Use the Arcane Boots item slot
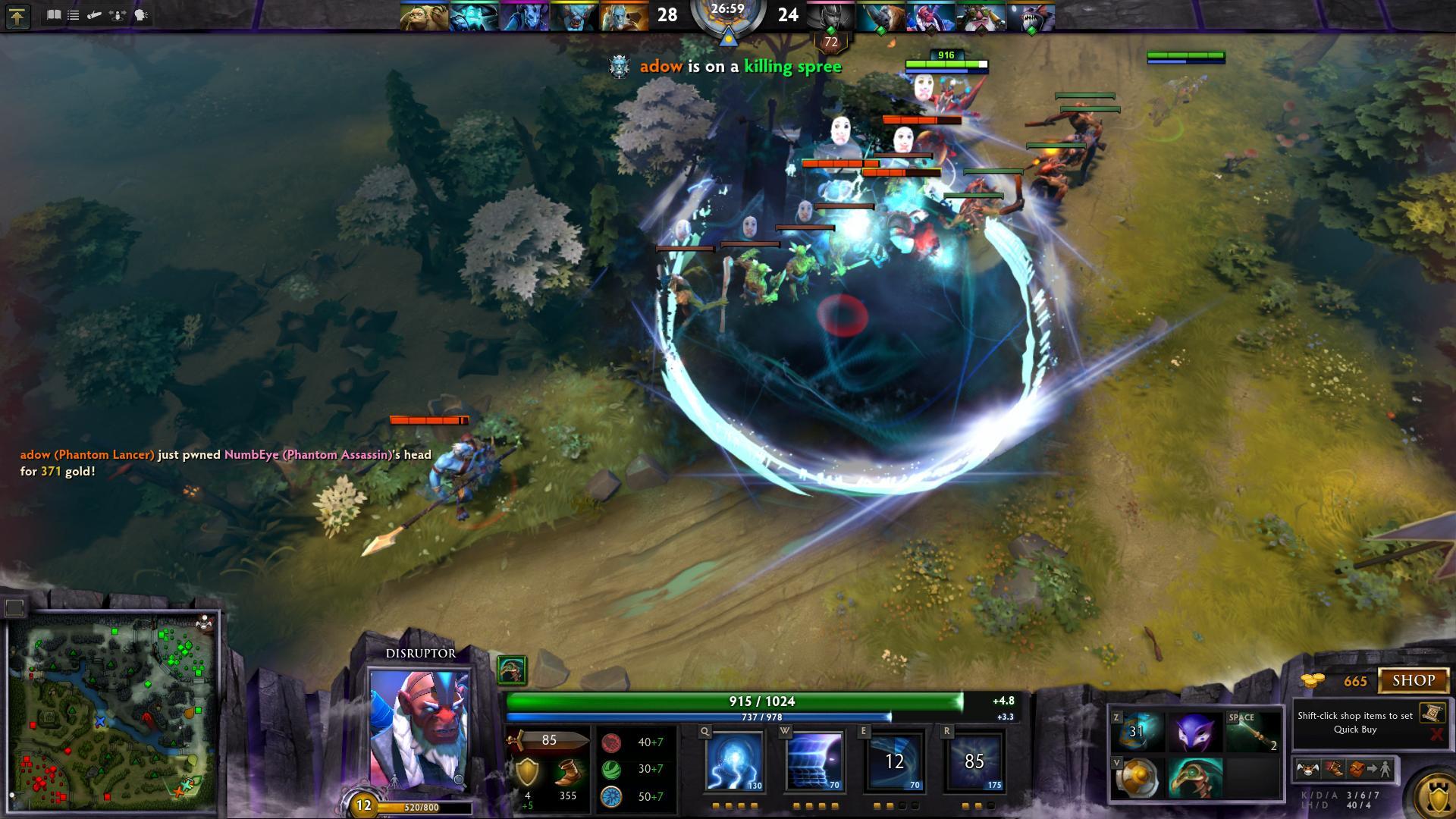1456x819 pixels. pyautogui.click(x=1137, y=732)
